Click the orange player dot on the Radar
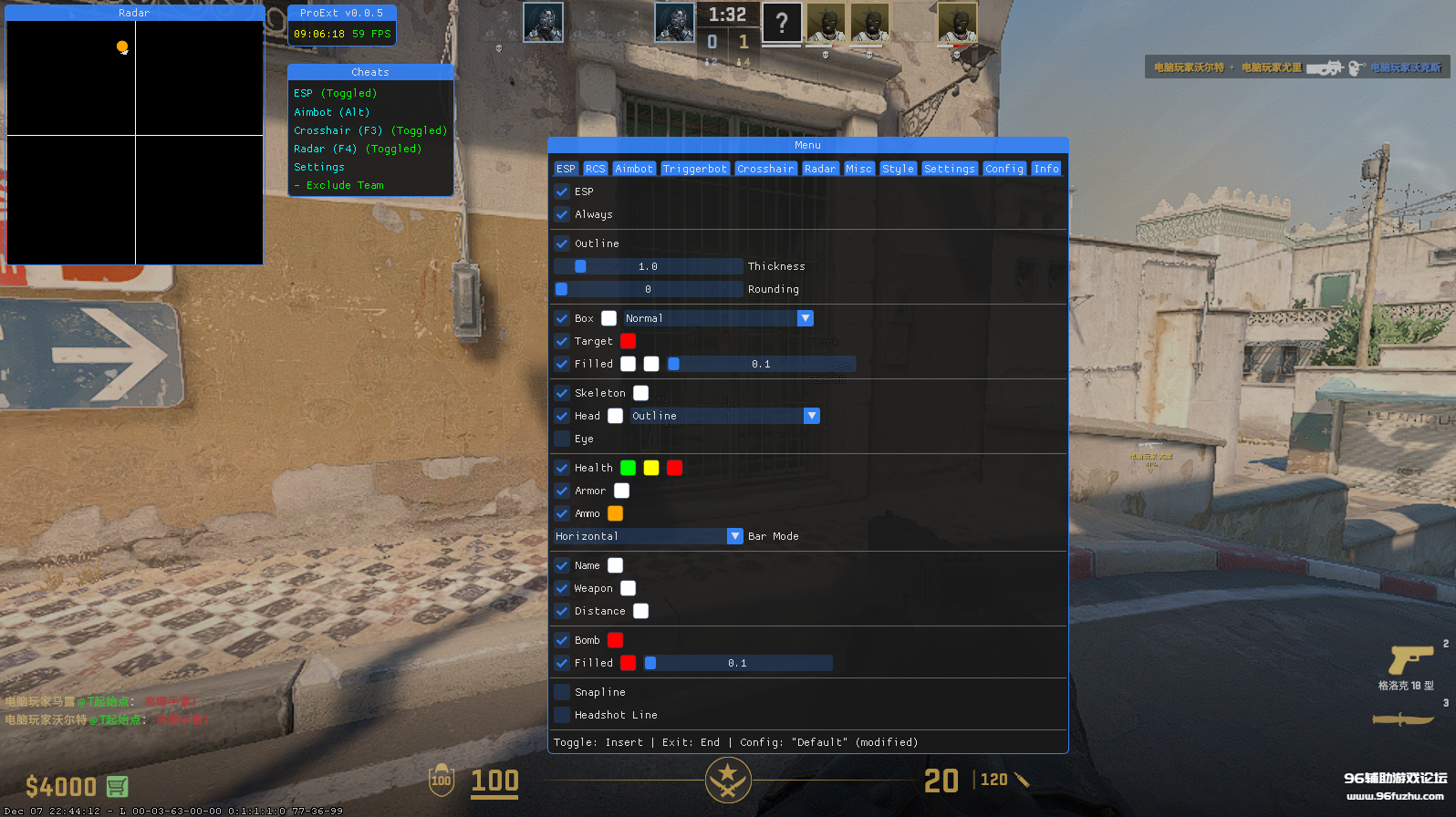This screenshot has height=817, width=1456. coord(121,47)
